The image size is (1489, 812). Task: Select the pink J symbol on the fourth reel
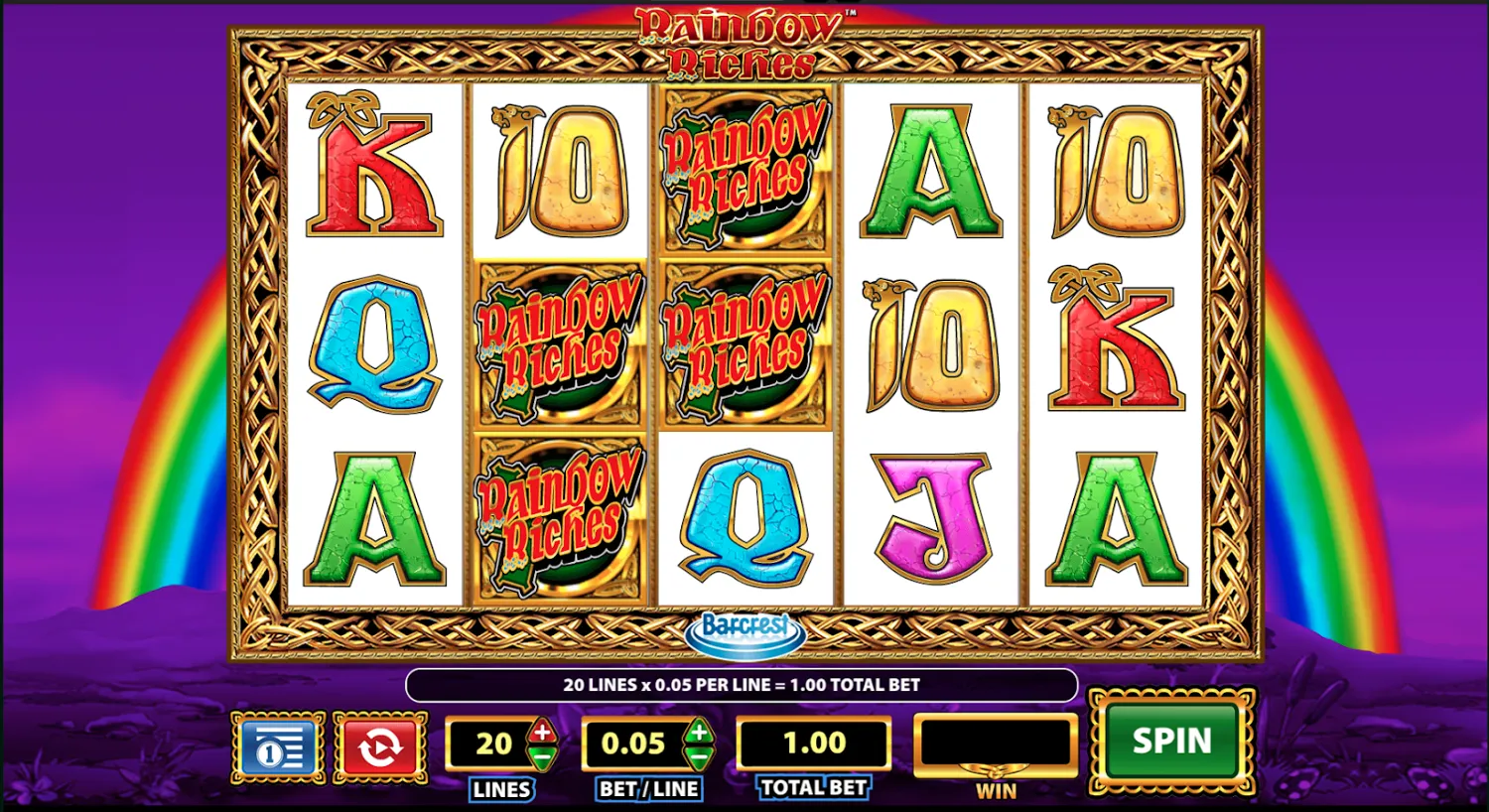[929, 514]
